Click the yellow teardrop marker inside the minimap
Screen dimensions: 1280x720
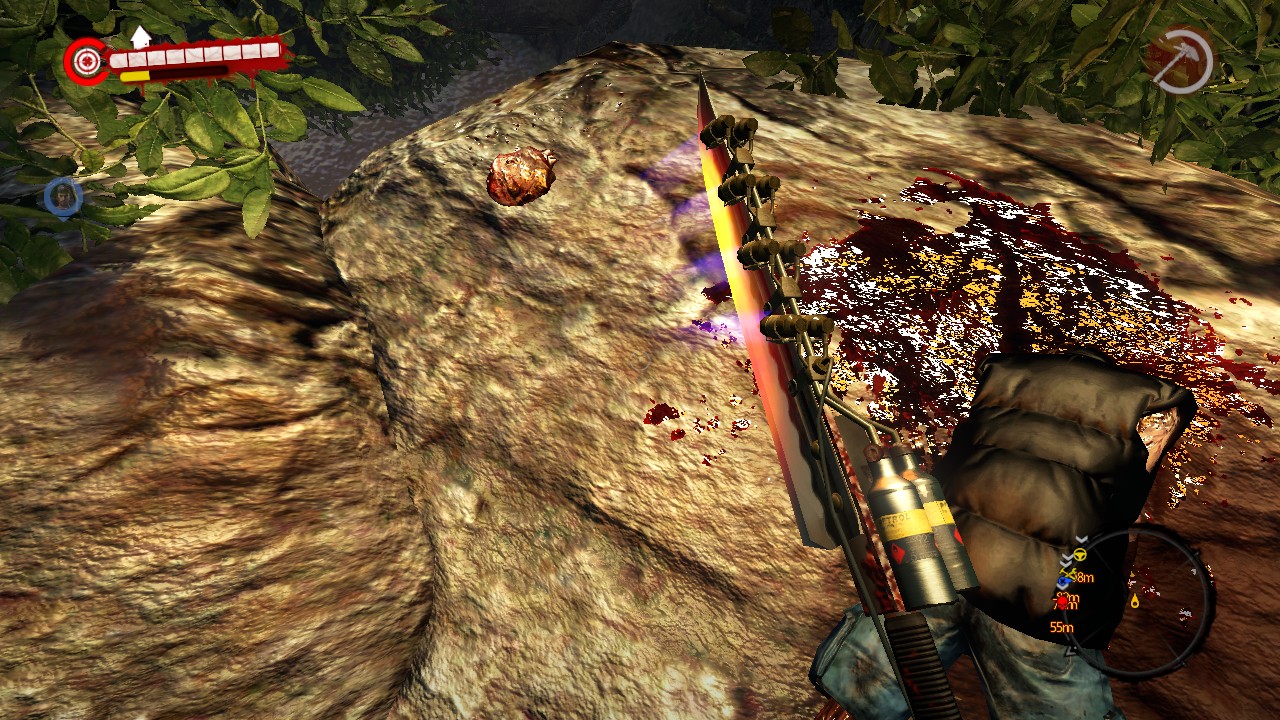coord(1135,601)
